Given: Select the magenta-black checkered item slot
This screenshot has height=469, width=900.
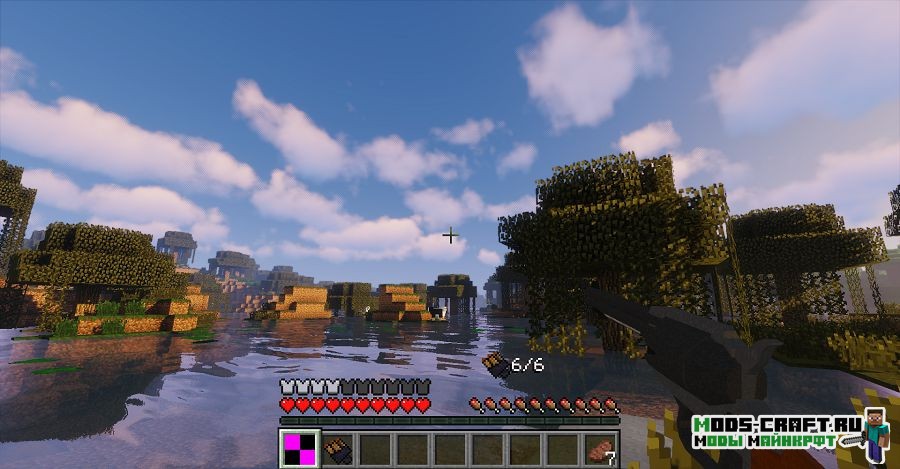Looking at the screenshot, I should 300,449.
